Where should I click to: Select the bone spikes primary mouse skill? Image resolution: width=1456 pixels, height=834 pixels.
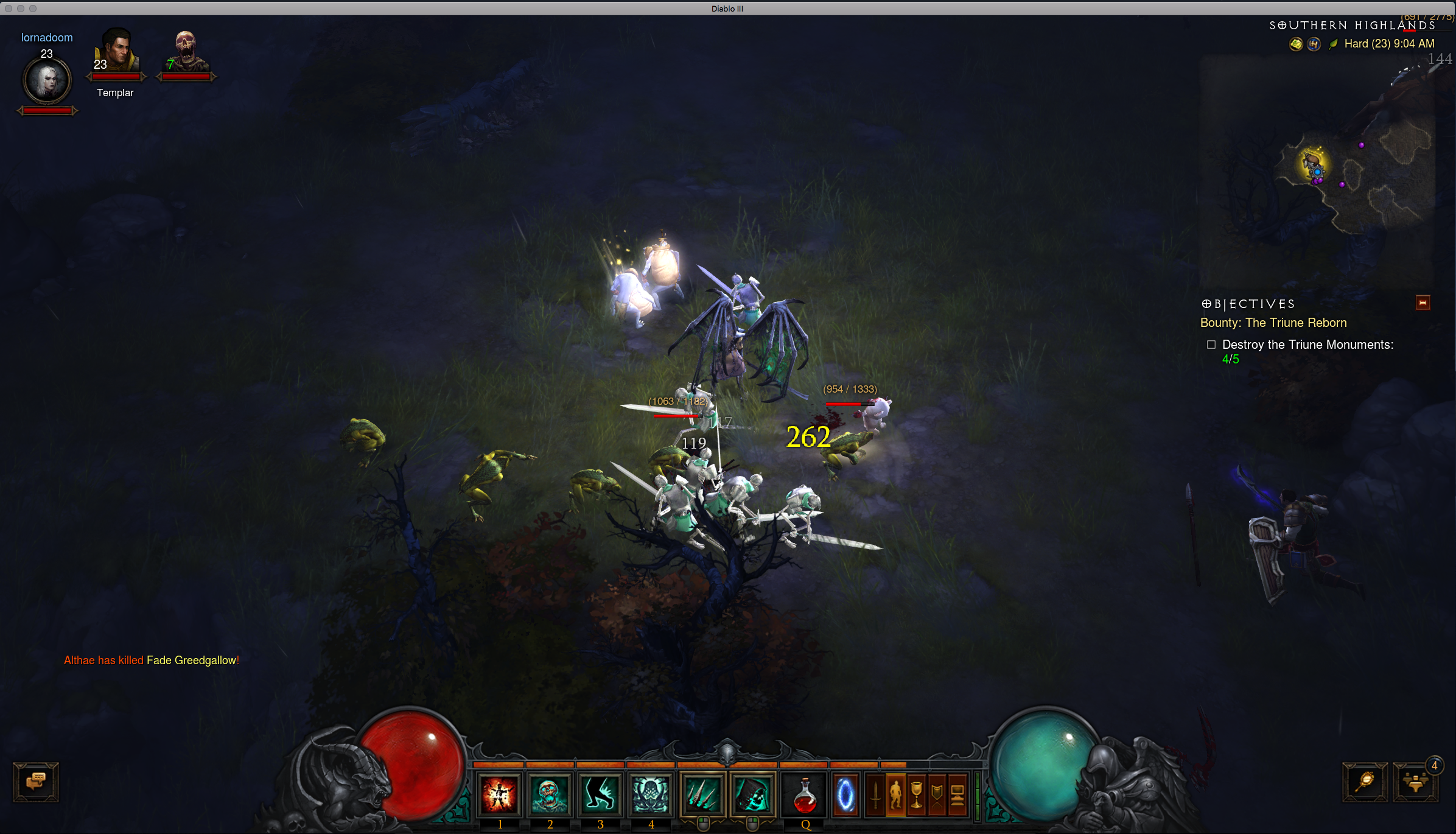702,794
